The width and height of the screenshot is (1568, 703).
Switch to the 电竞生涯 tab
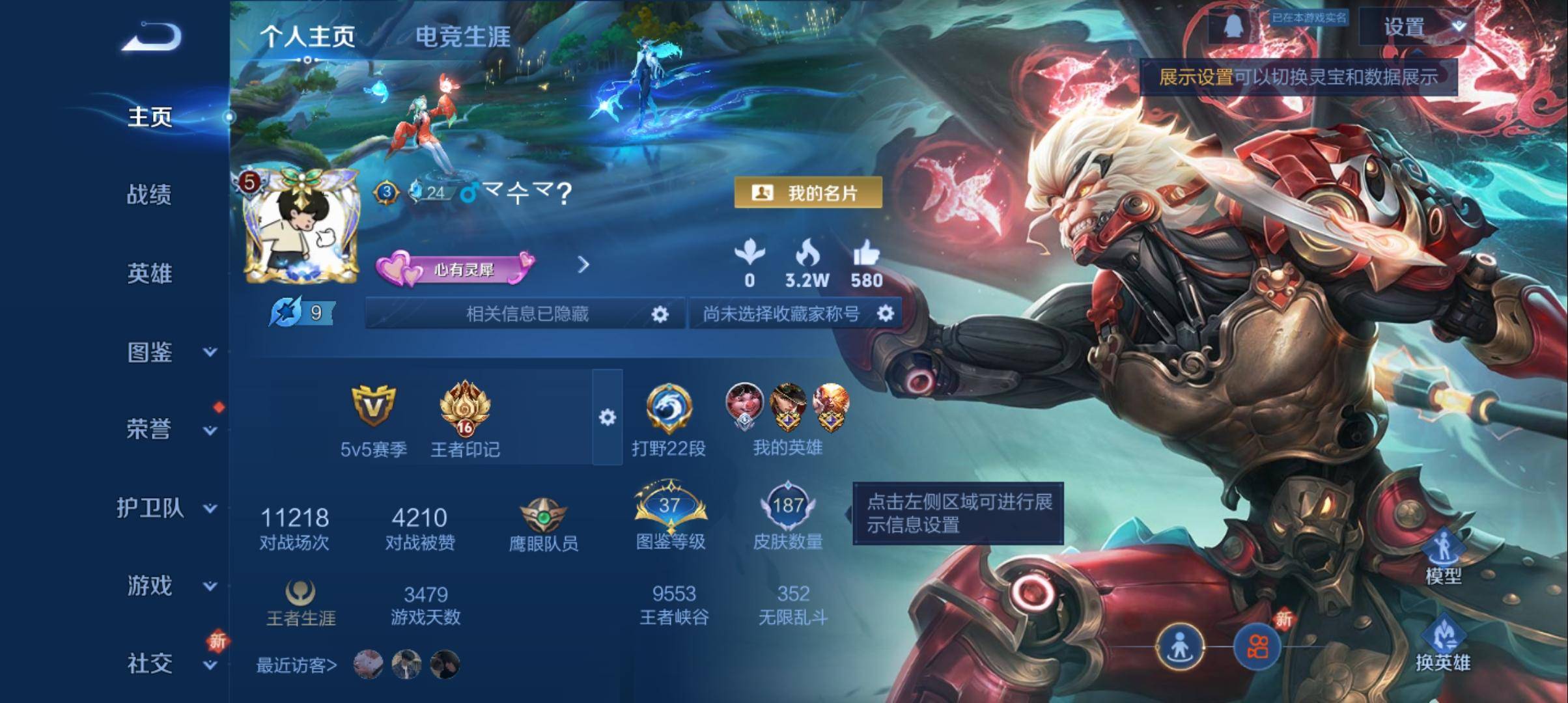pyautogui.click(x=464, y=38)
